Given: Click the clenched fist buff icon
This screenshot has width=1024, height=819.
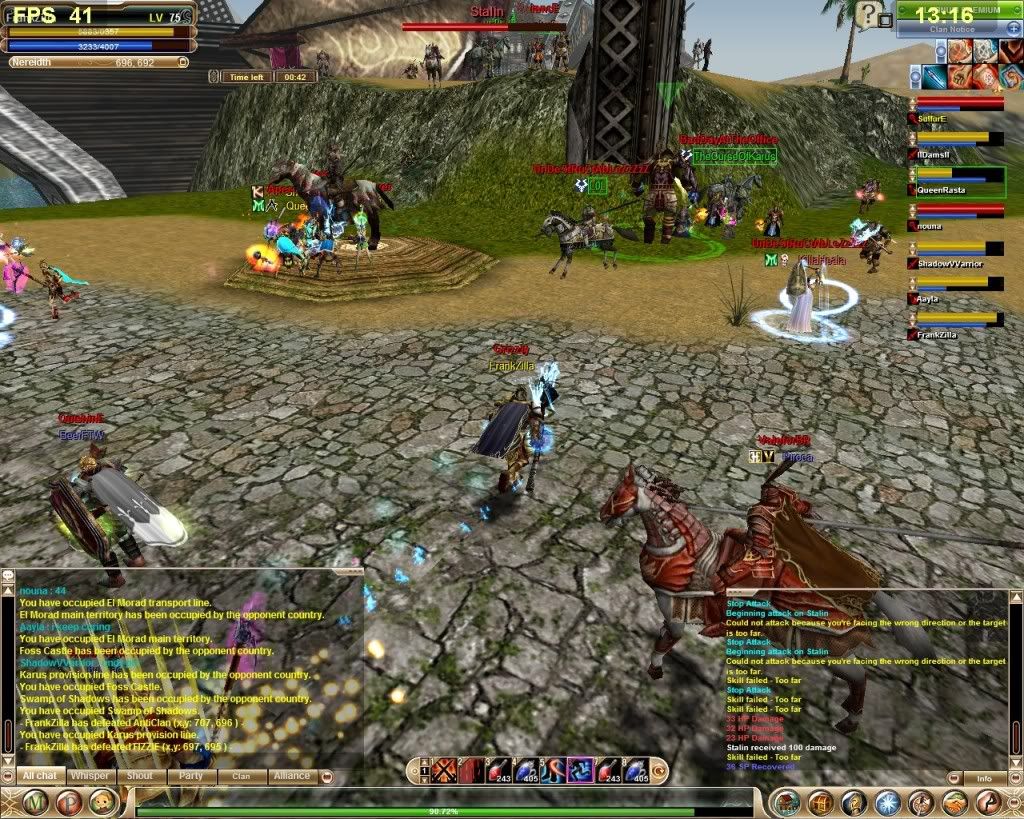Looking at the screenshot, I should (961, 76).
